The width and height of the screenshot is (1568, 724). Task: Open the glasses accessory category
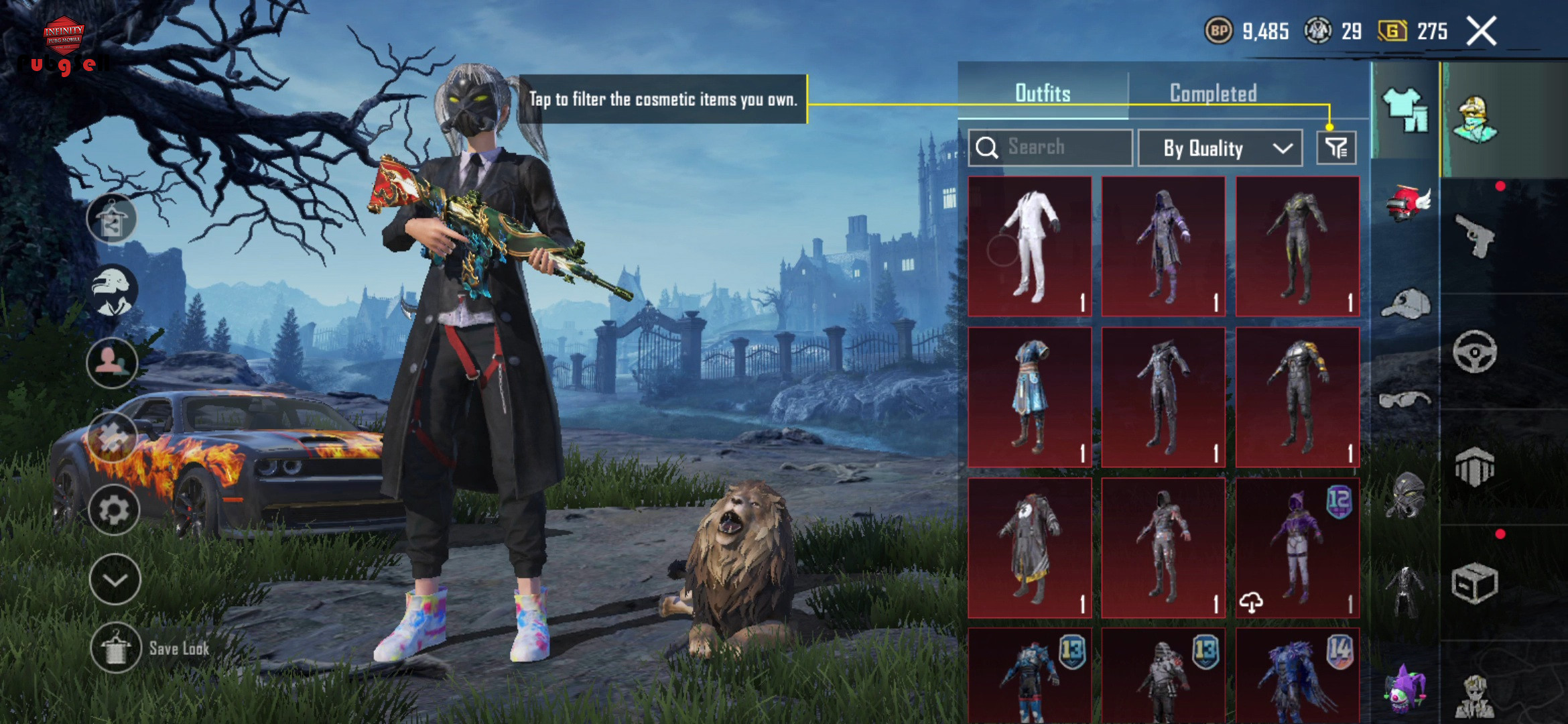1405,400
